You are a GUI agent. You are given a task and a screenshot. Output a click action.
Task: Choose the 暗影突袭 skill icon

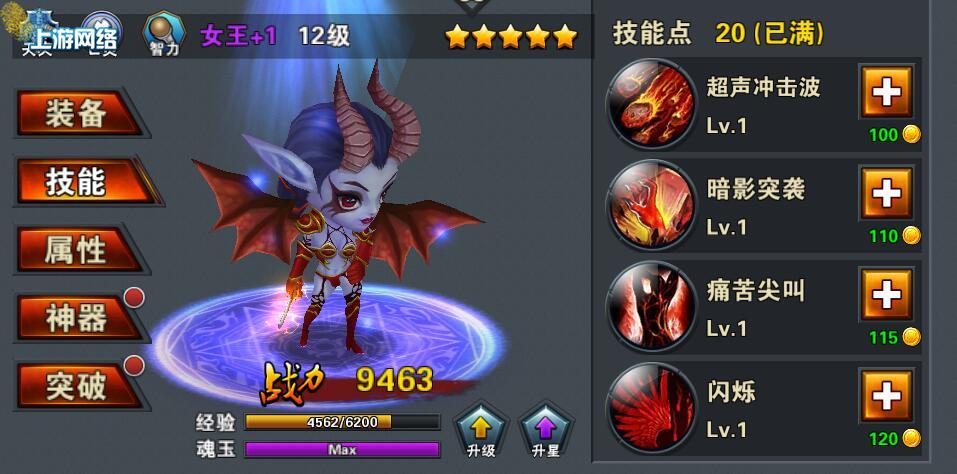(651, 205)
